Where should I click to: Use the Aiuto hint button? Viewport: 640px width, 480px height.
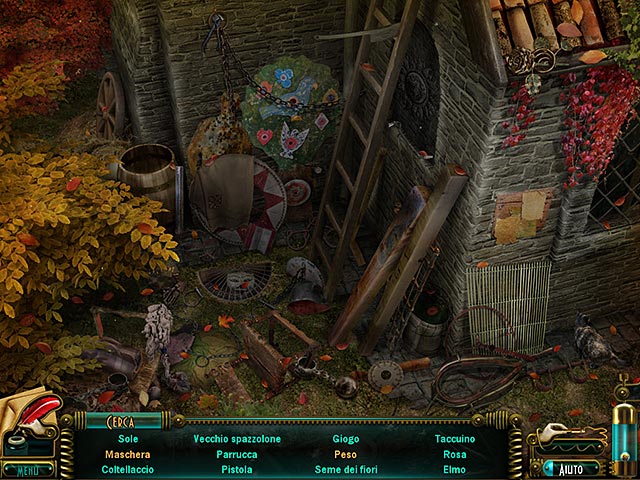click(571, 467)
